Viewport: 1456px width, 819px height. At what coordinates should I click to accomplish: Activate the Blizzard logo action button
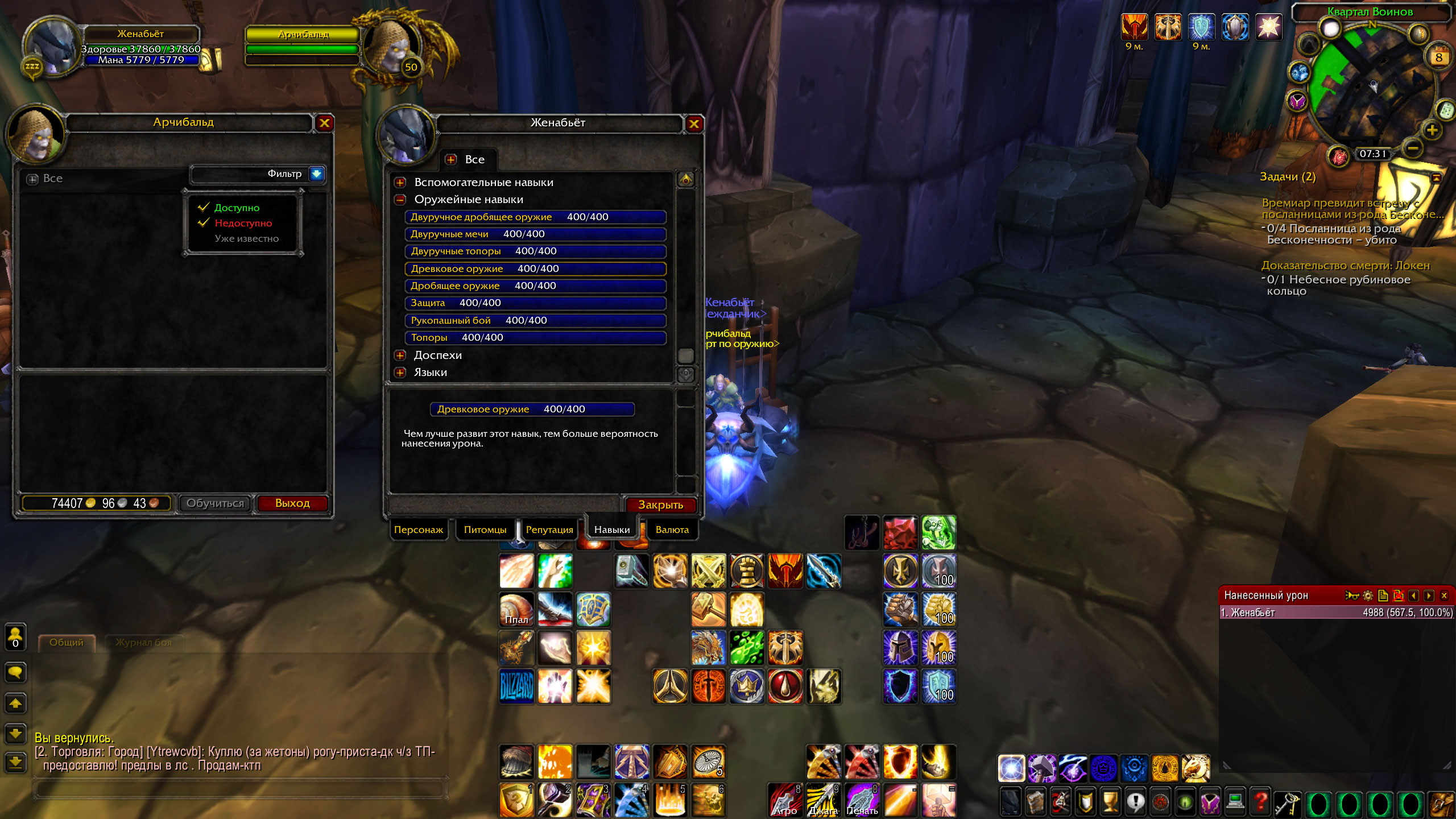[516, 686]
